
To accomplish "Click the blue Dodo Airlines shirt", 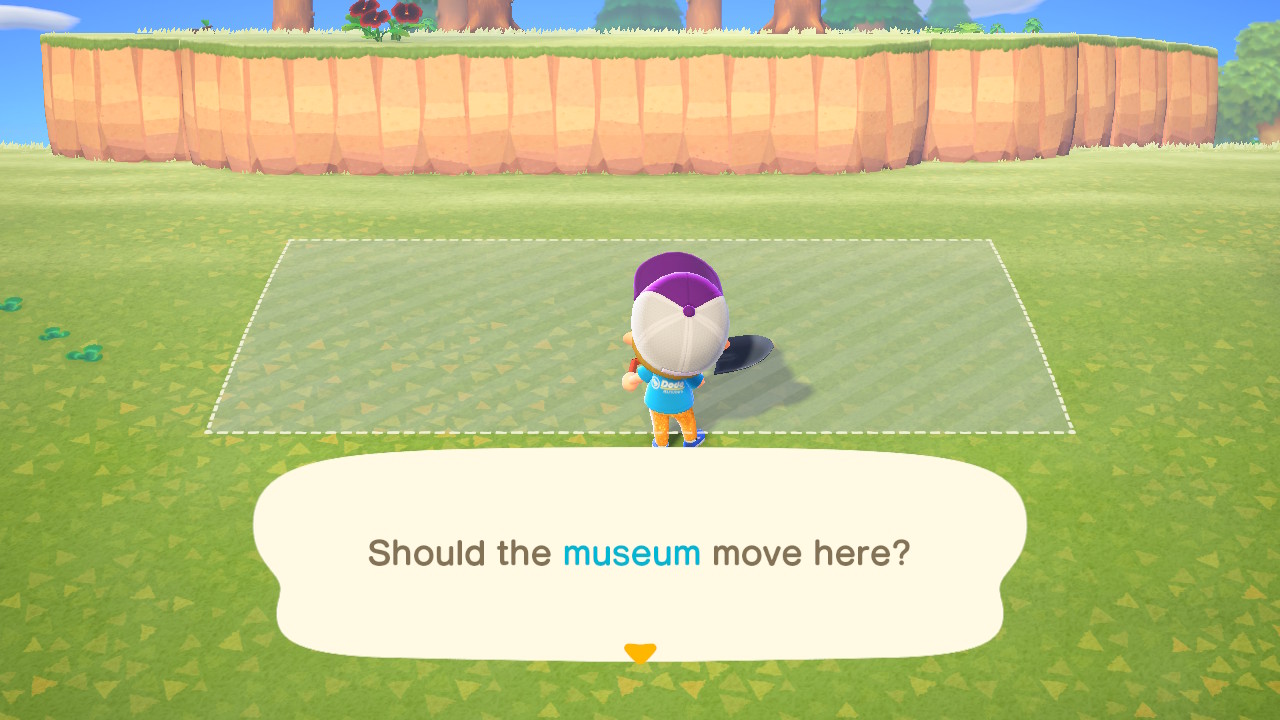I will [670, 390].
